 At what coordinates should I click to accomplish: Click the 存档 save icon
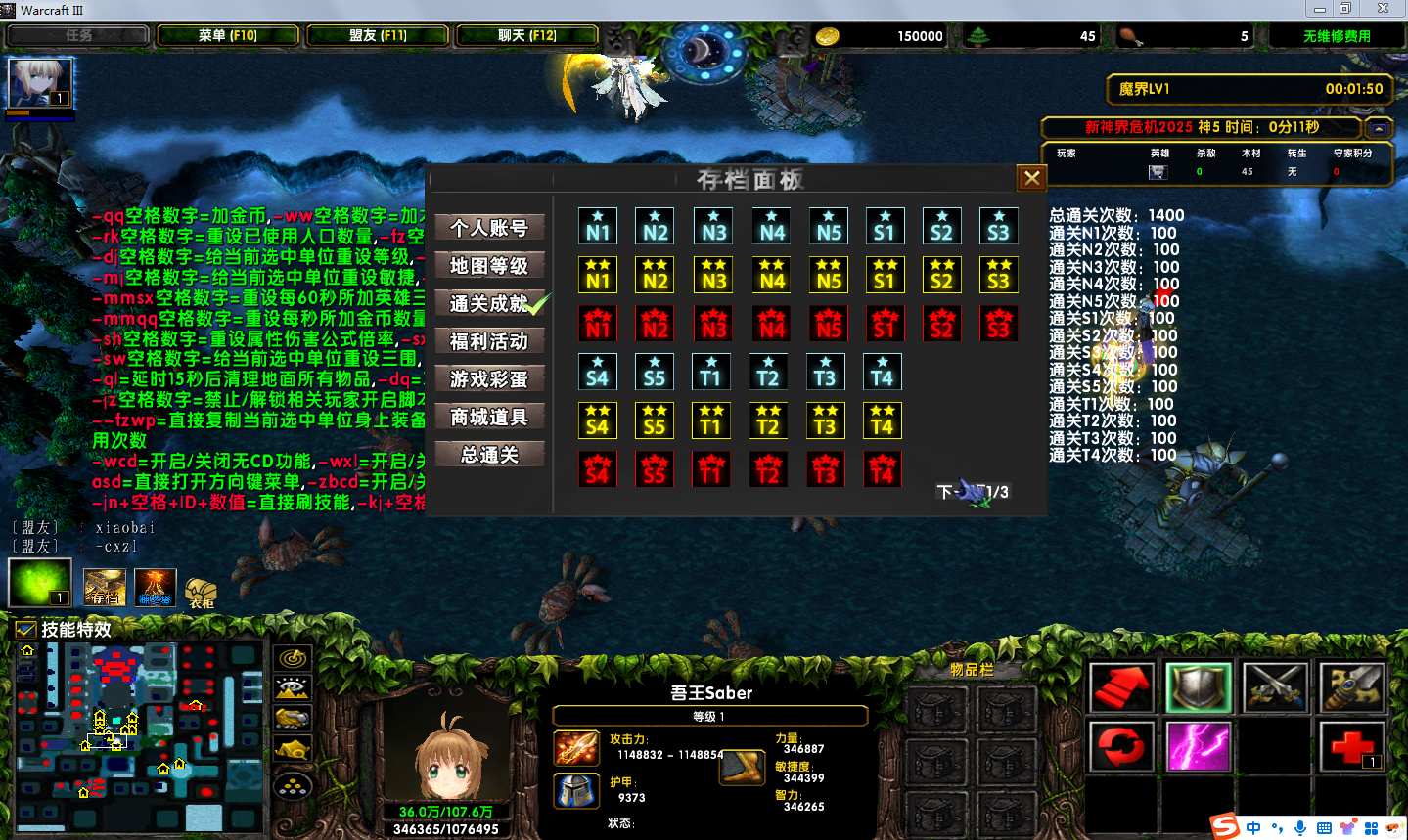point(104,587)
